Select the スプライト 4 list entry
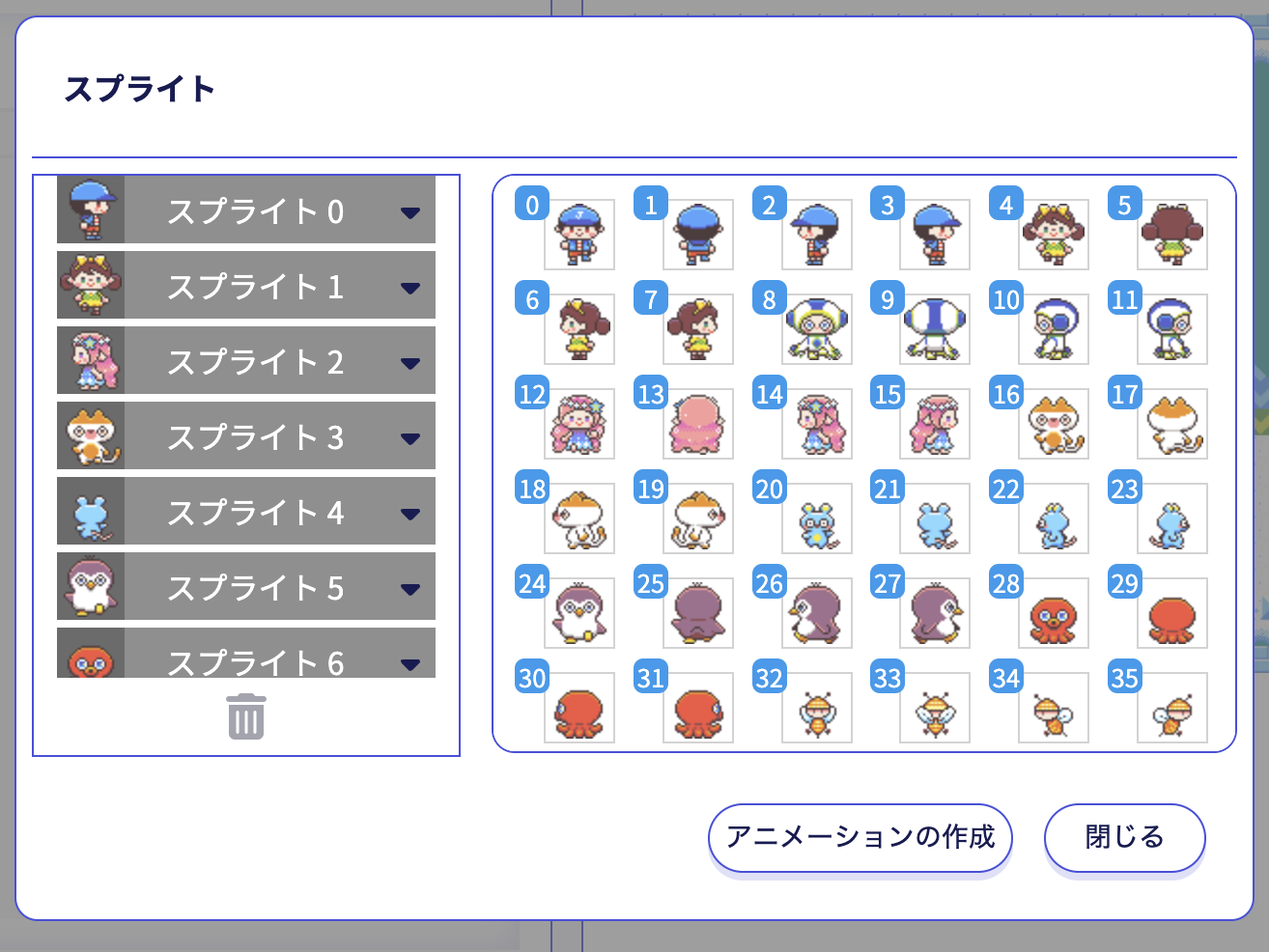The width and height of the screenshot is (1269, 952). pos(256,511)
